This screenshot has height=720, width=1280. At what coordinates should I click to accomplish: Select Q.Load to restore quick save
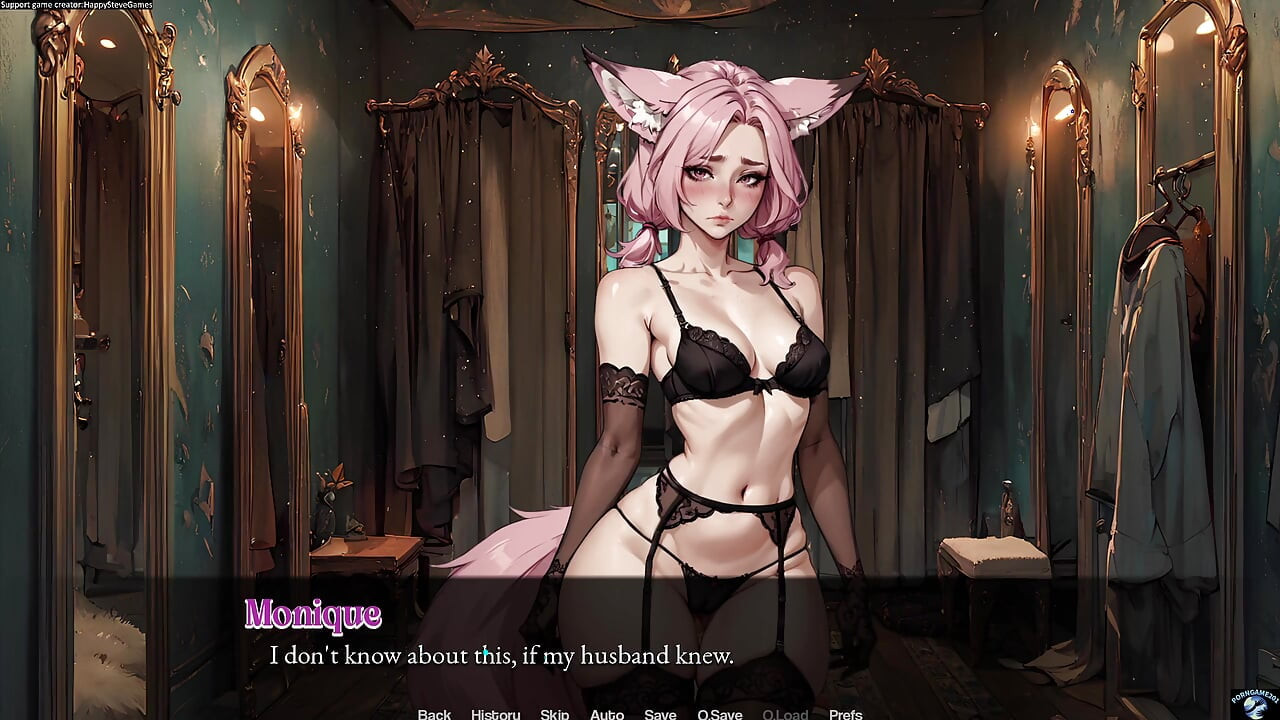point(784,713)
